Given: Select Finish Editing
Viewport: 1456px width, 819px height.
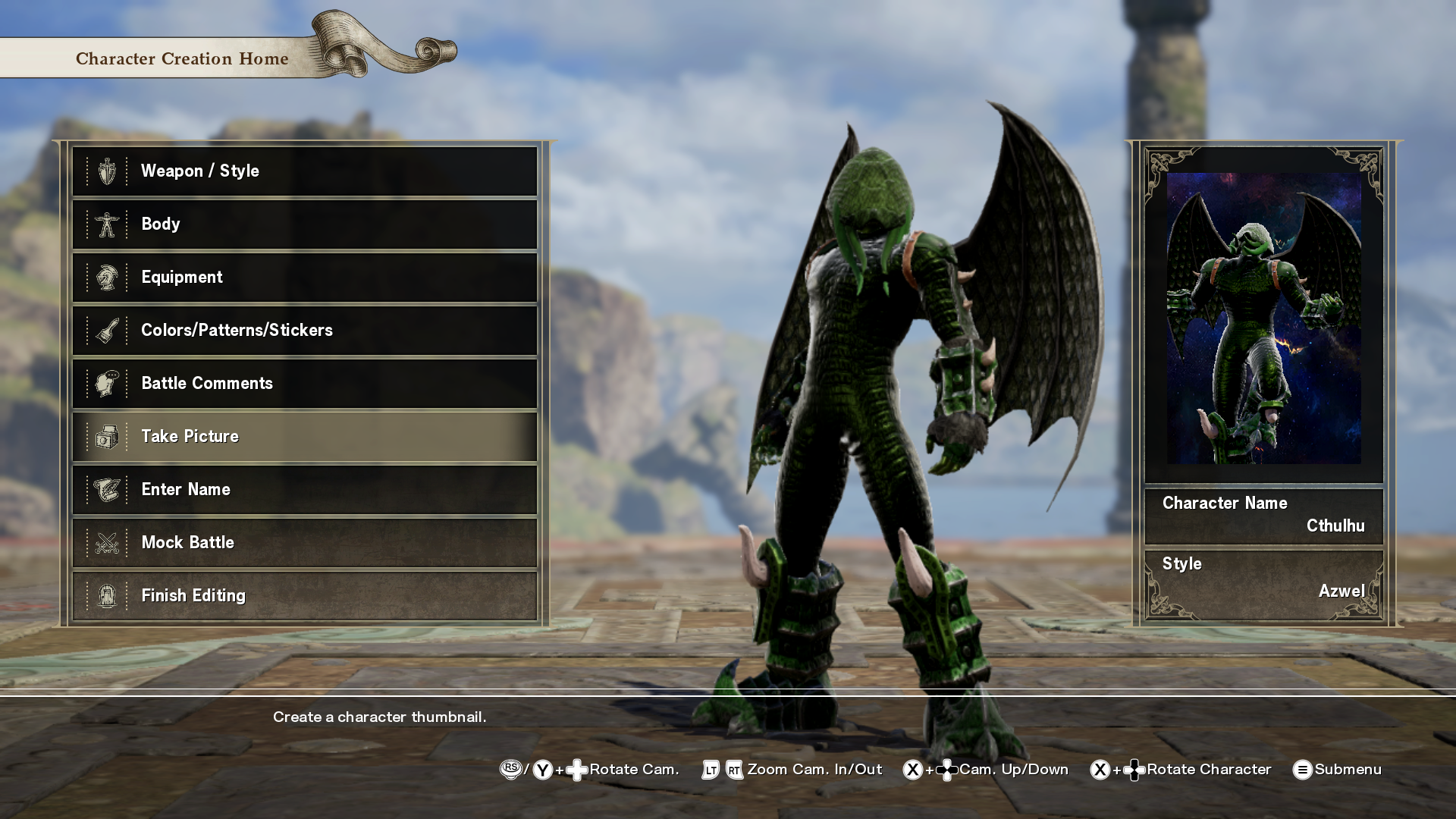Looking at the screenshot, I should pos(304,596).
